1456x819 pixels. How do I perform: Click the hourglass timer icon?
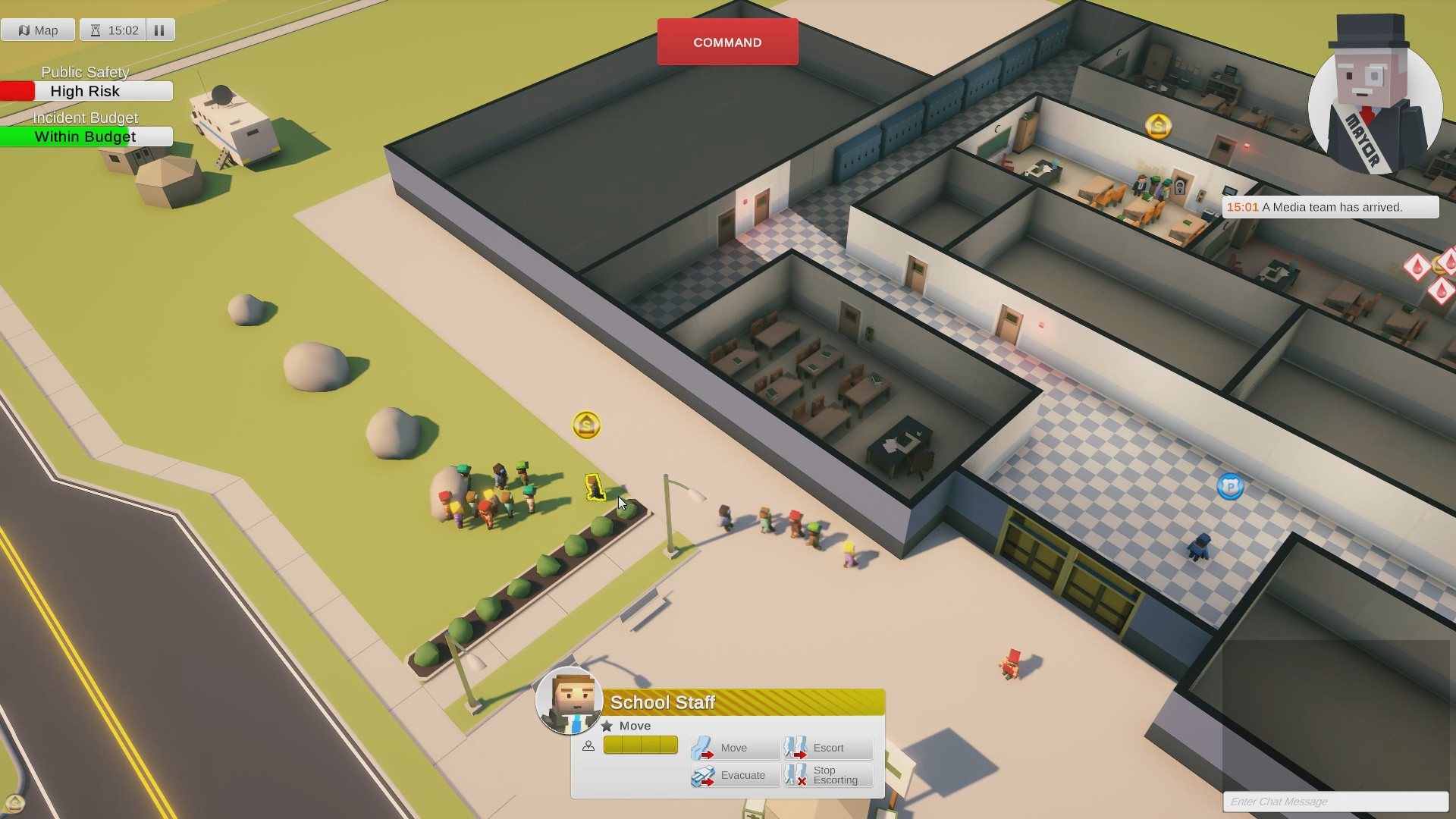pos(94,30)
